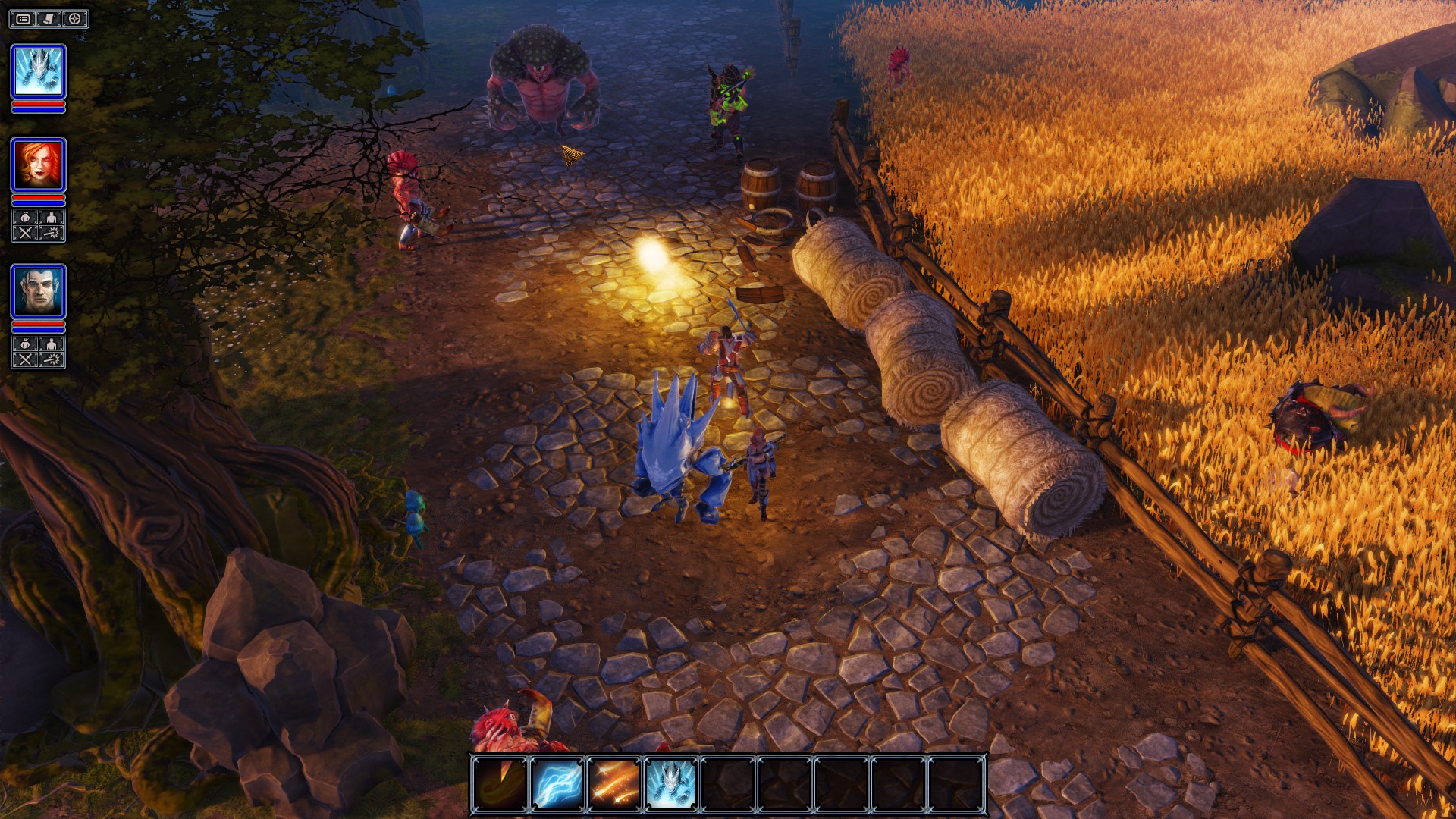
Task: Open dark-haired man's inventory bag icon
Action: 25,344
